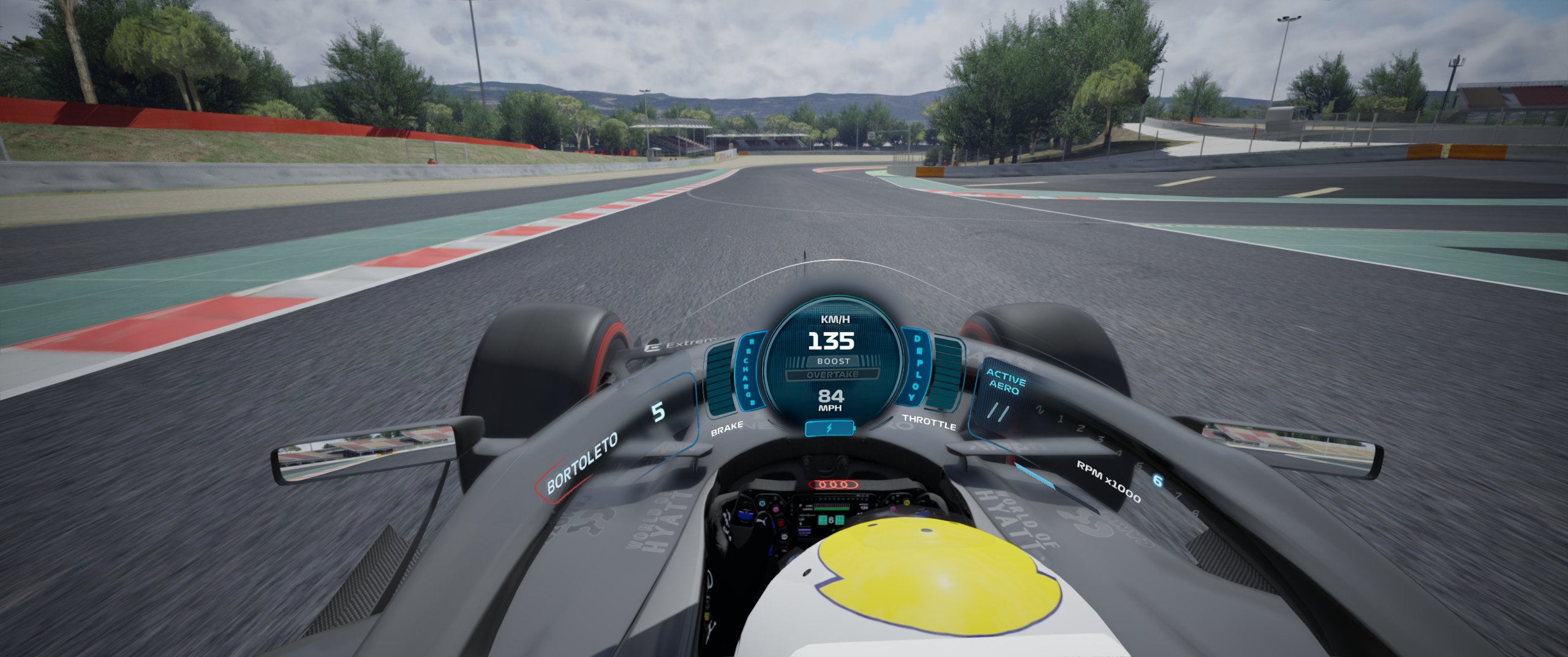Click the Bortoleto driver name tag
The width and height of the screenshot is (1568, 657).
[x=581, y=463]
